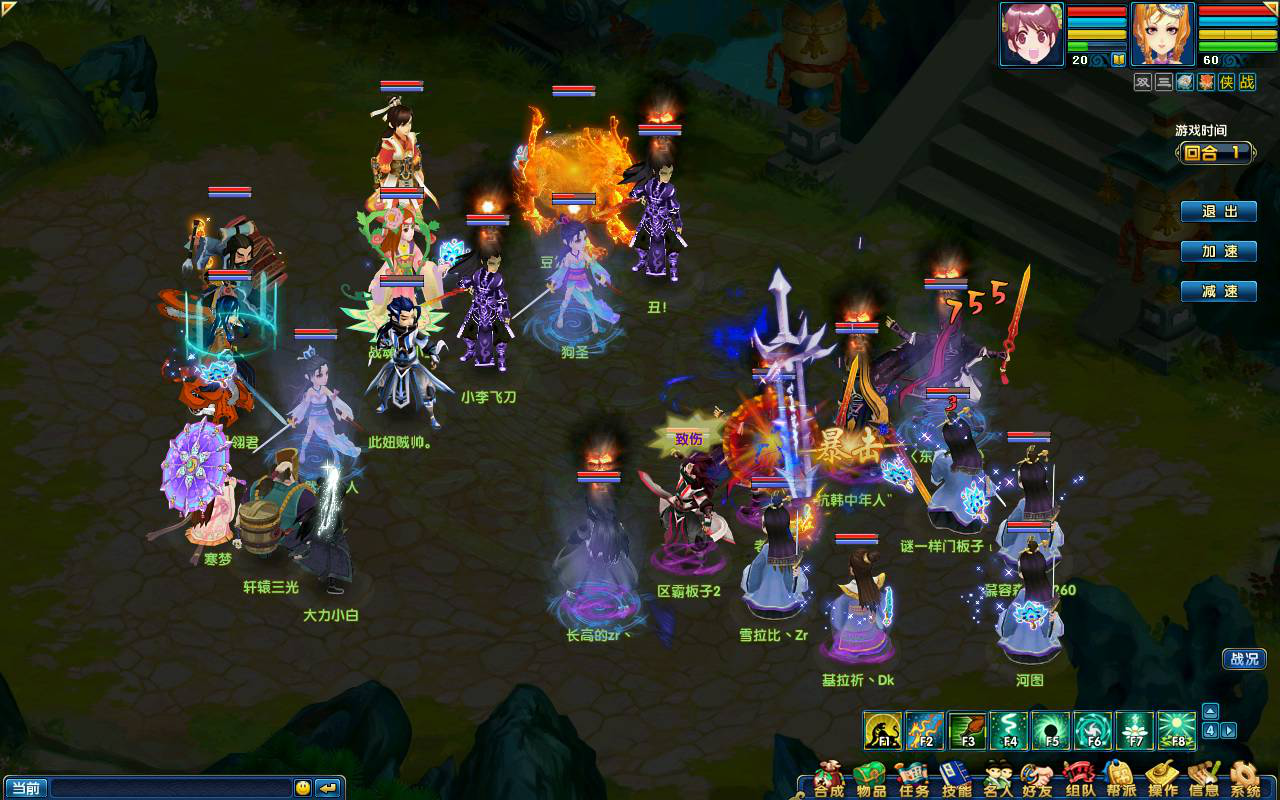Screen dimensions: 1280x800
Task: Select the F5 black vortex skill
Action: click(x=1051, y=731)
